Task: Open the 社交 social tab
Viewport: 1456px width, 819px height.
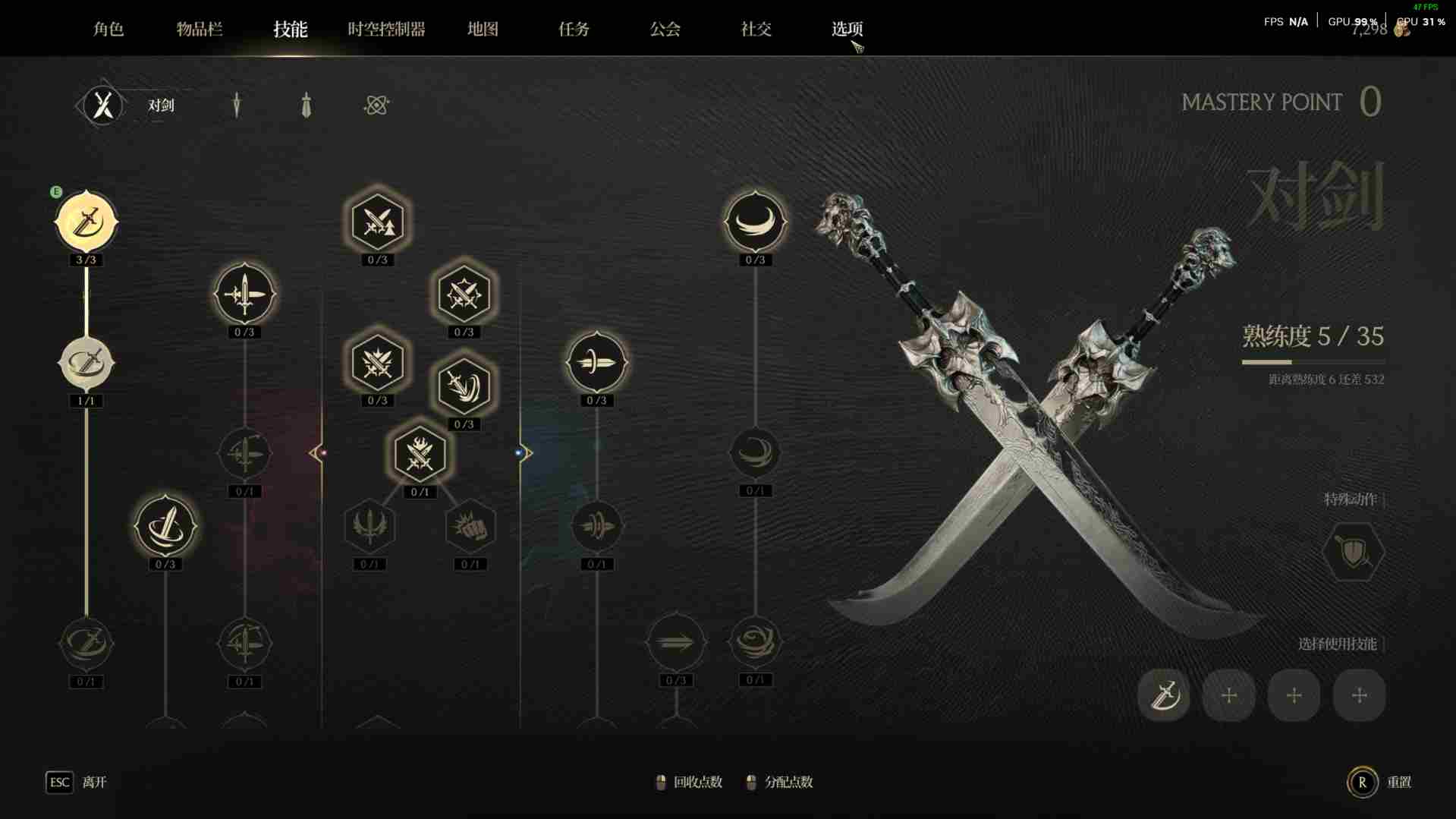Action: coord(756,29)
